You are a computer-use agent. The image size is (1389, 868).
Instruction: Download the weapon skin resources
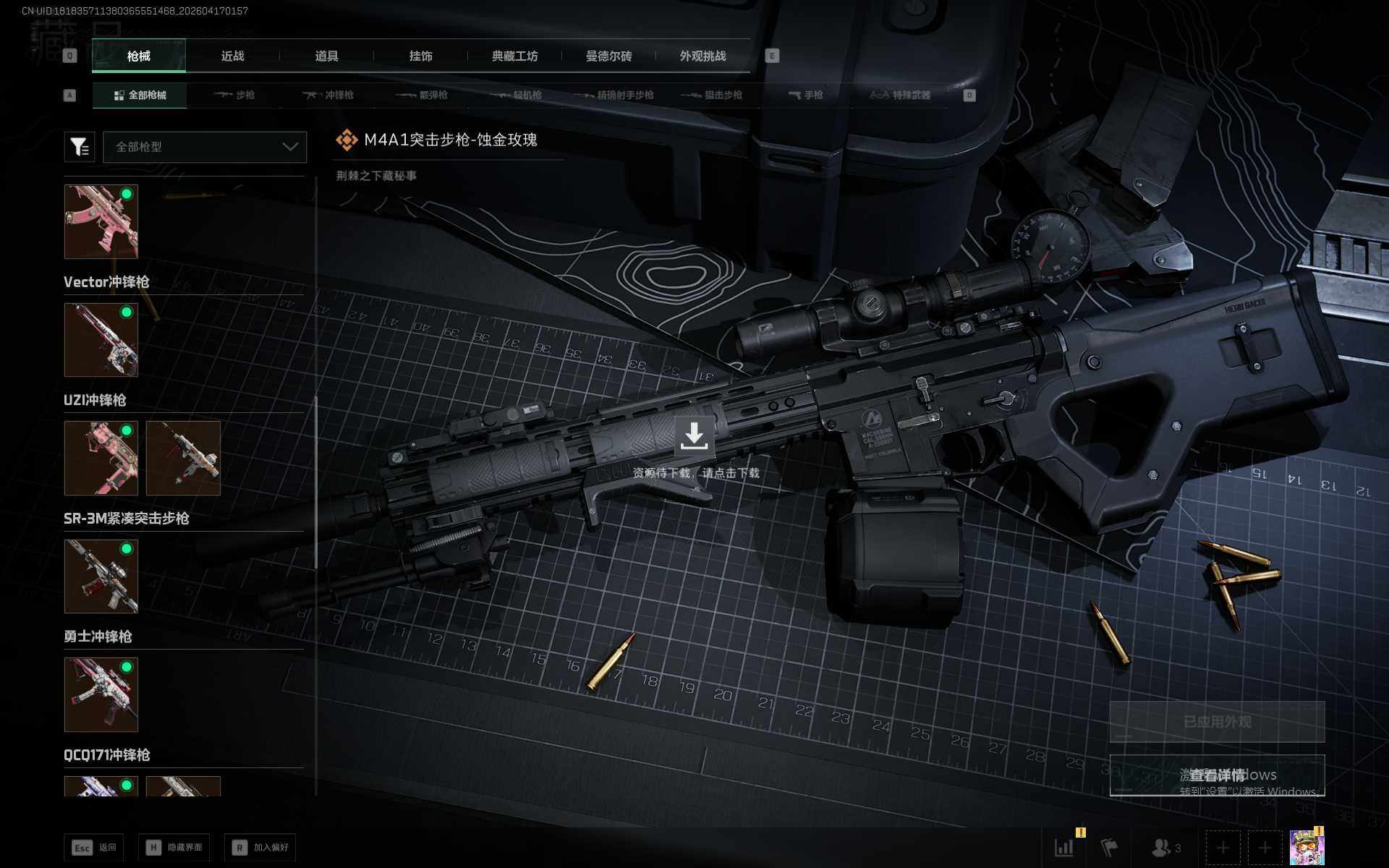click(694, 436)
